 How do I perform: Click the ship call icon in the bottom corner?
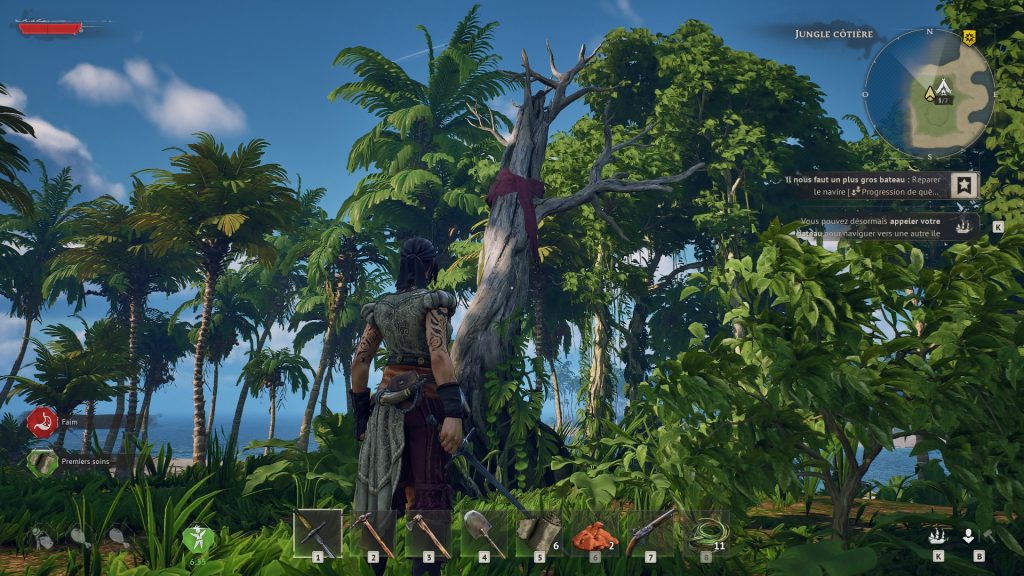pos(937,536)
